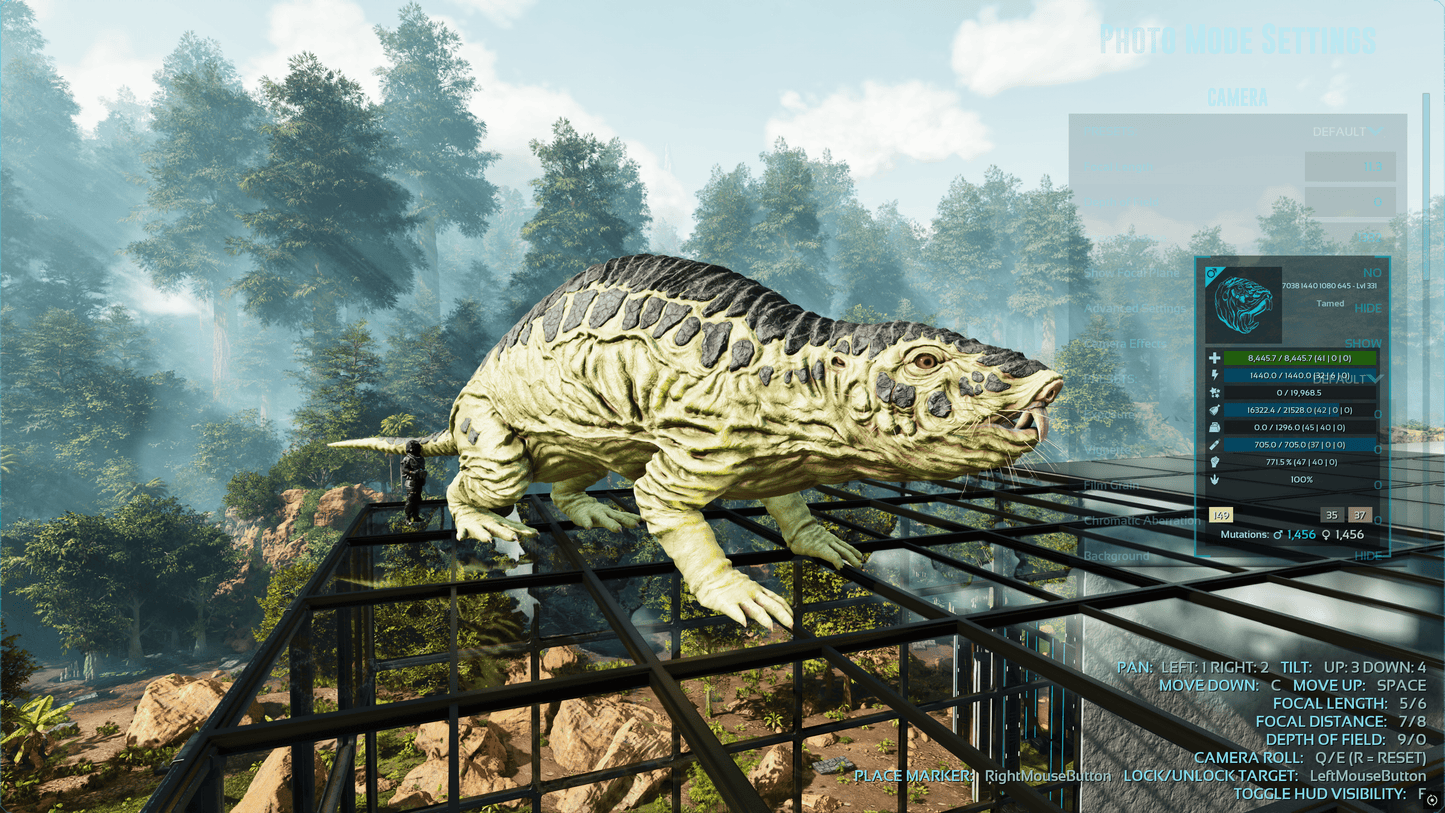Select the male gender symbol on the portrait
This screenshot has width=1445, height=813.
coord(1212,274)
